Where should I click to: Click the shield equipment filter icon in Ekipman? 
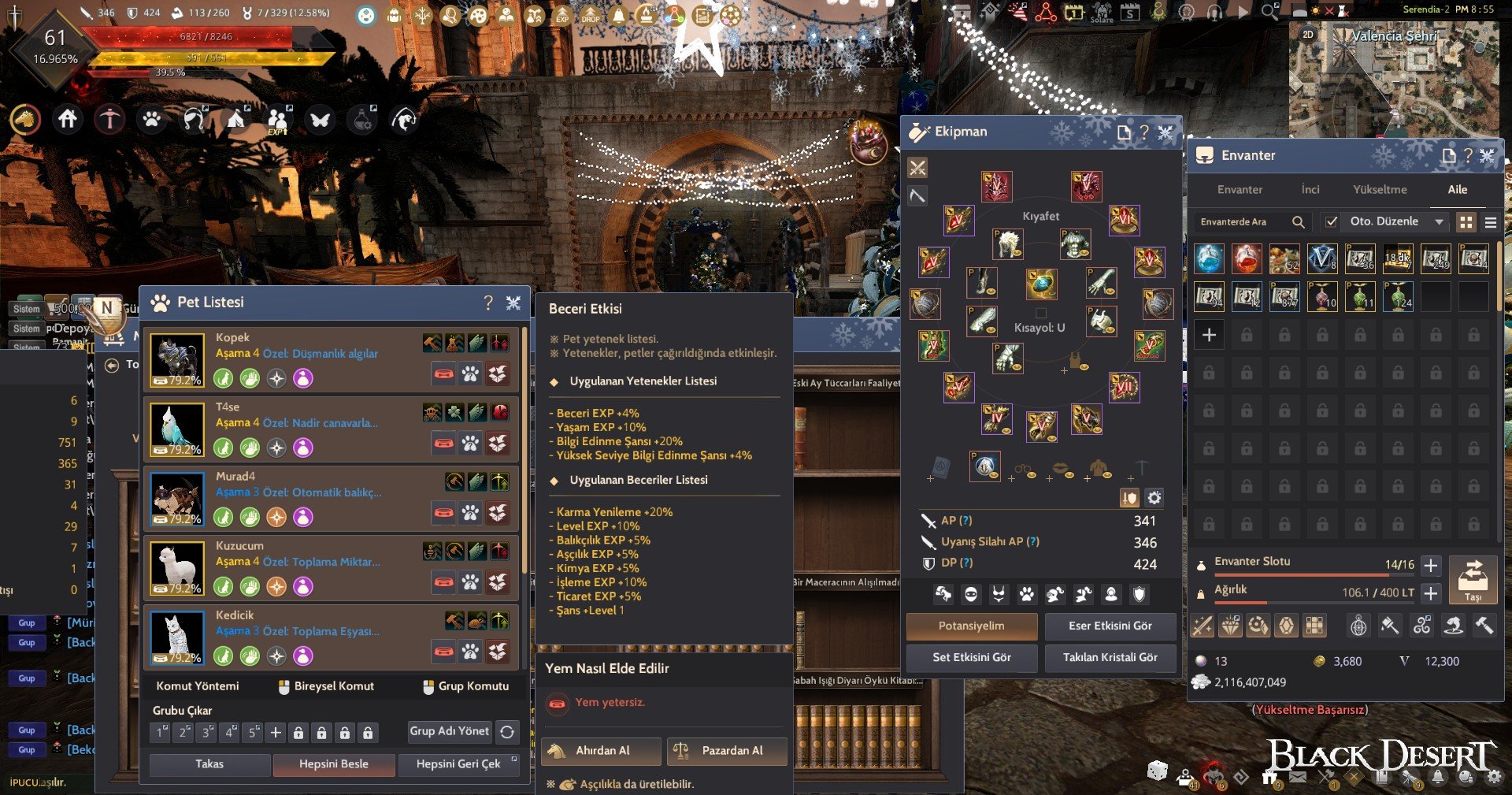1140,593
